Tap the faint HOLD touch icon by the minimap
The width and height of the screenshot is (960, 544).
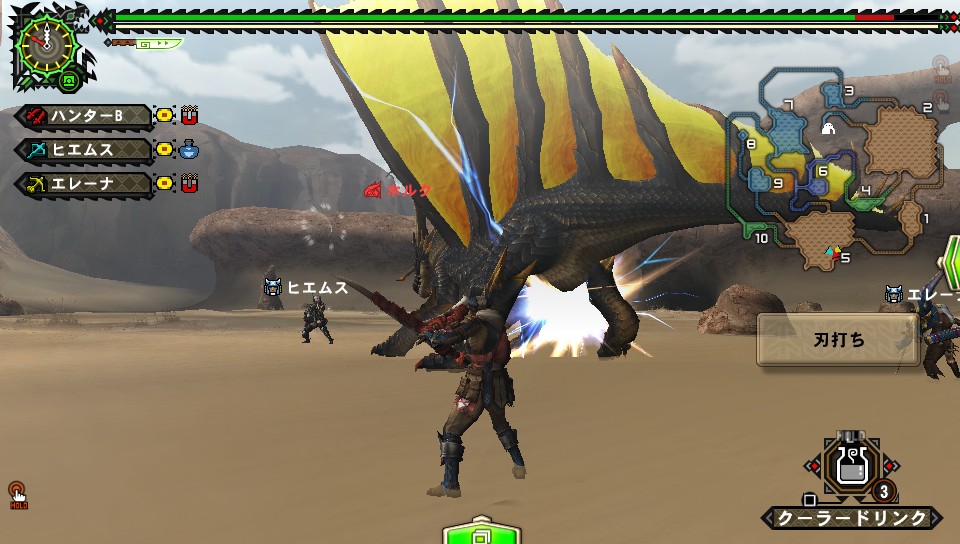(x=941, y=68)
